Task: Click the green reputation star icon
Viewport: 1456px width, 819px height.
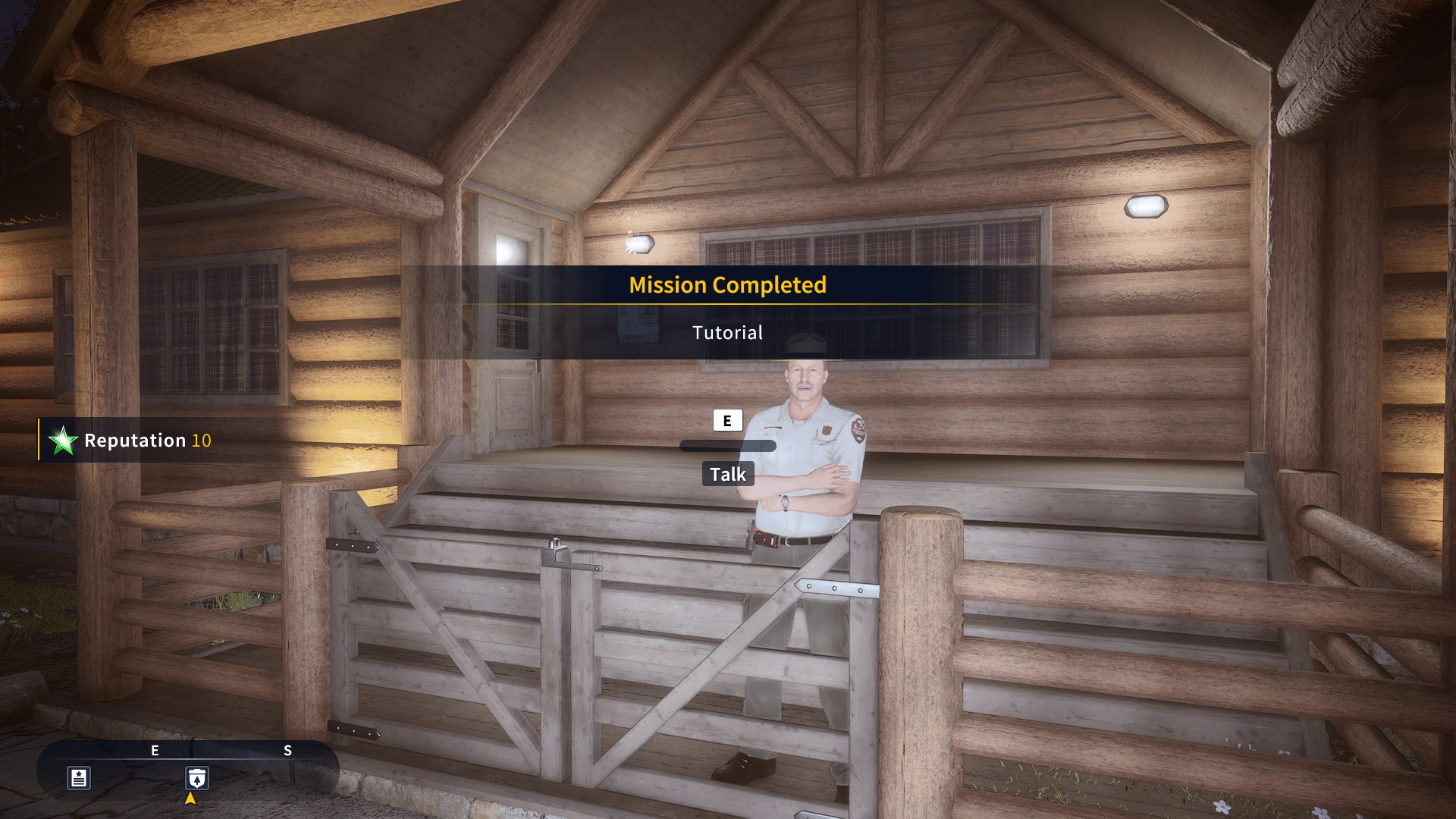Action: click(62, 441)
